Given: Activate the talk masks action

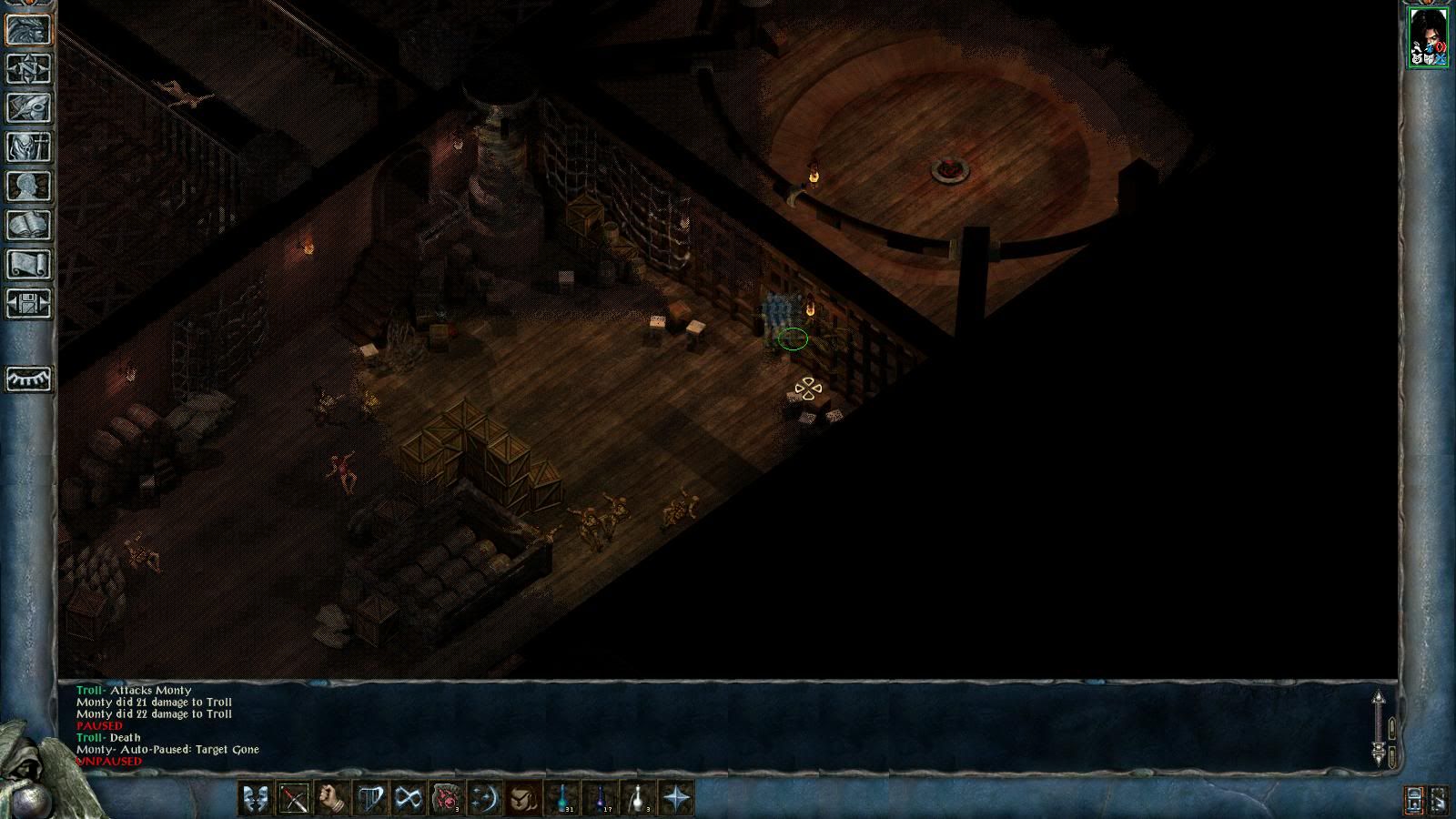Looking at the screenshot, I should [256, 799].
